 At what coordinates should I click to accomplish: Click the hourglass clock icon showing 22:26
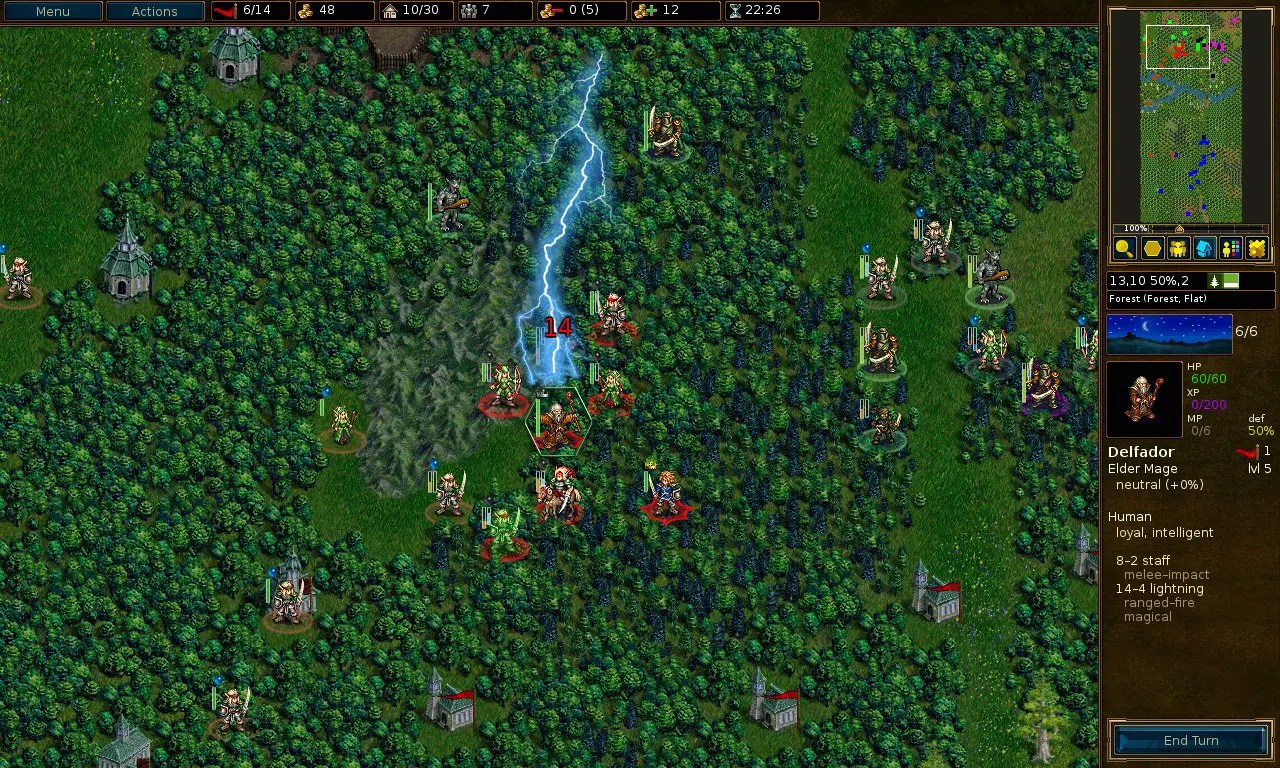point(735,11)
